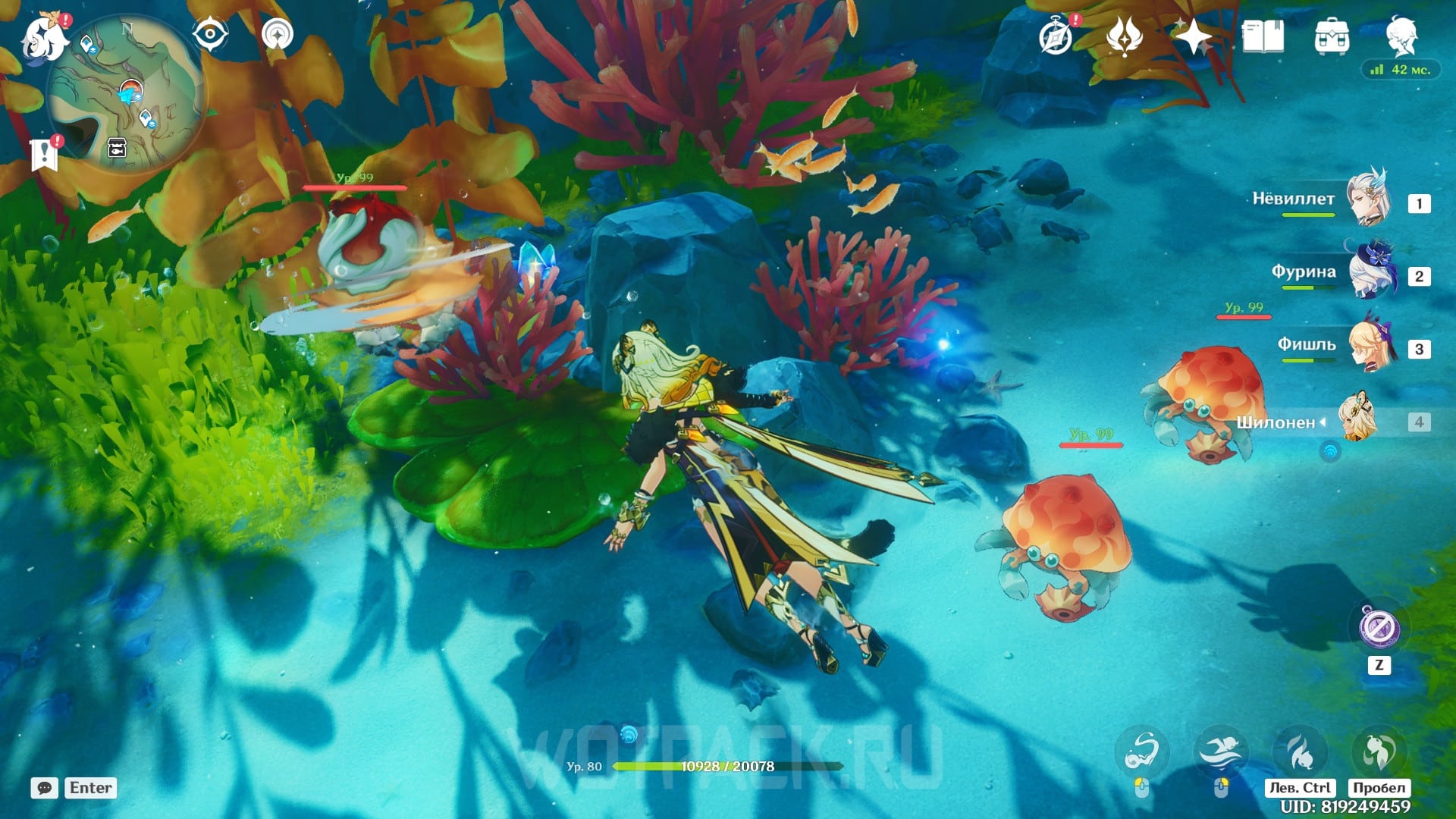The image size is (1456, 819).
Task: Open the events compass icon
Action: click(x=1056, y=36)
